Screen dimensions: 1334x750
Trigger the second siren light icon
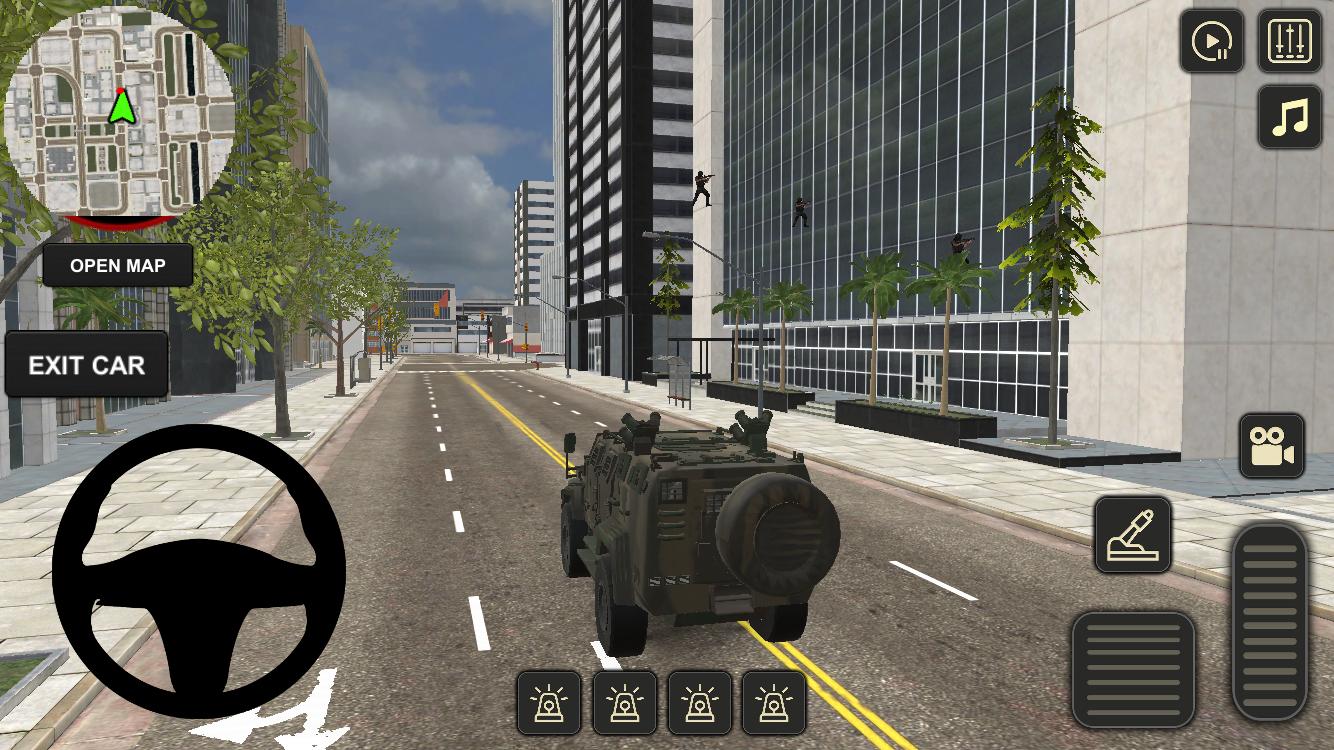point(626,703)
